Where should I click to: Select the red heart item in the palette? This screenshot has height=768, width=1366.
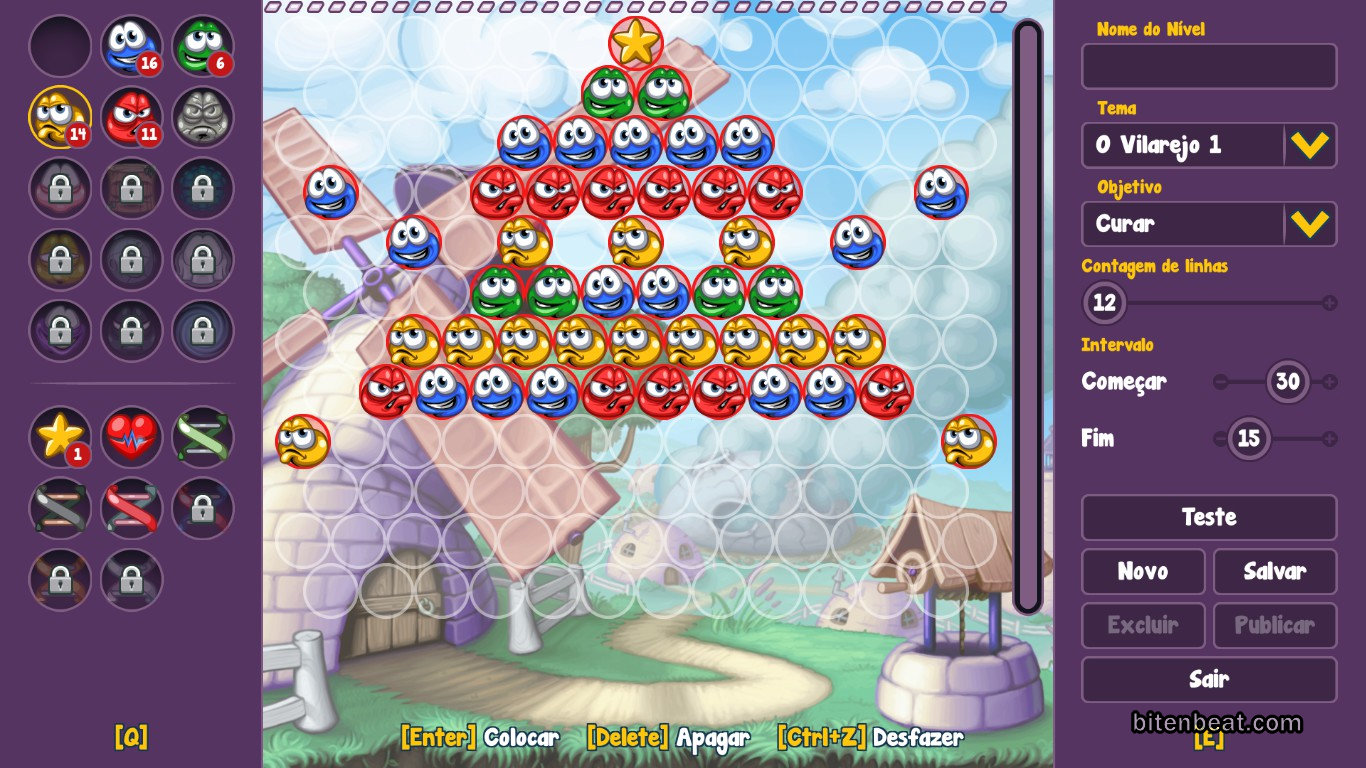[x=131, y=436]
